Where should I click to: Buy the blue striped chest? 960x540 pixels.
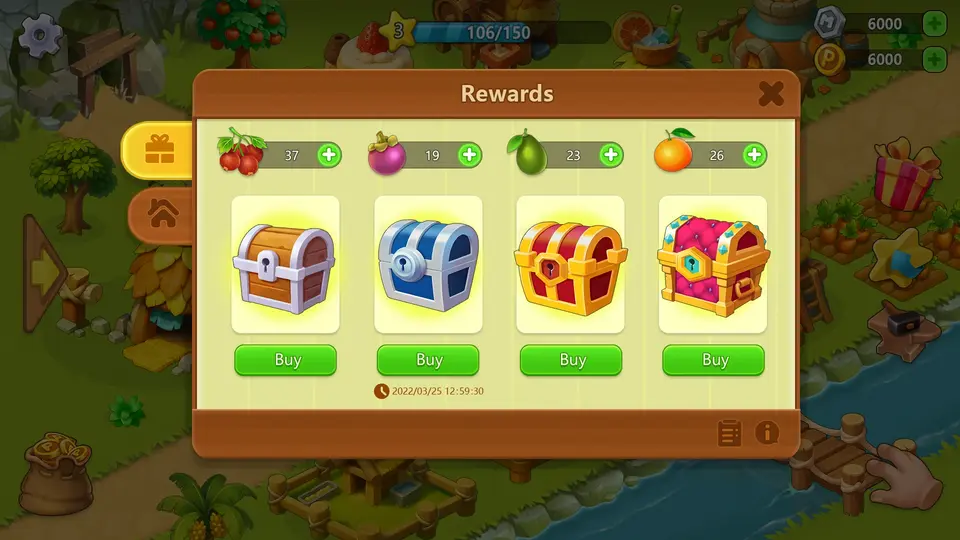tap(429, 360)
